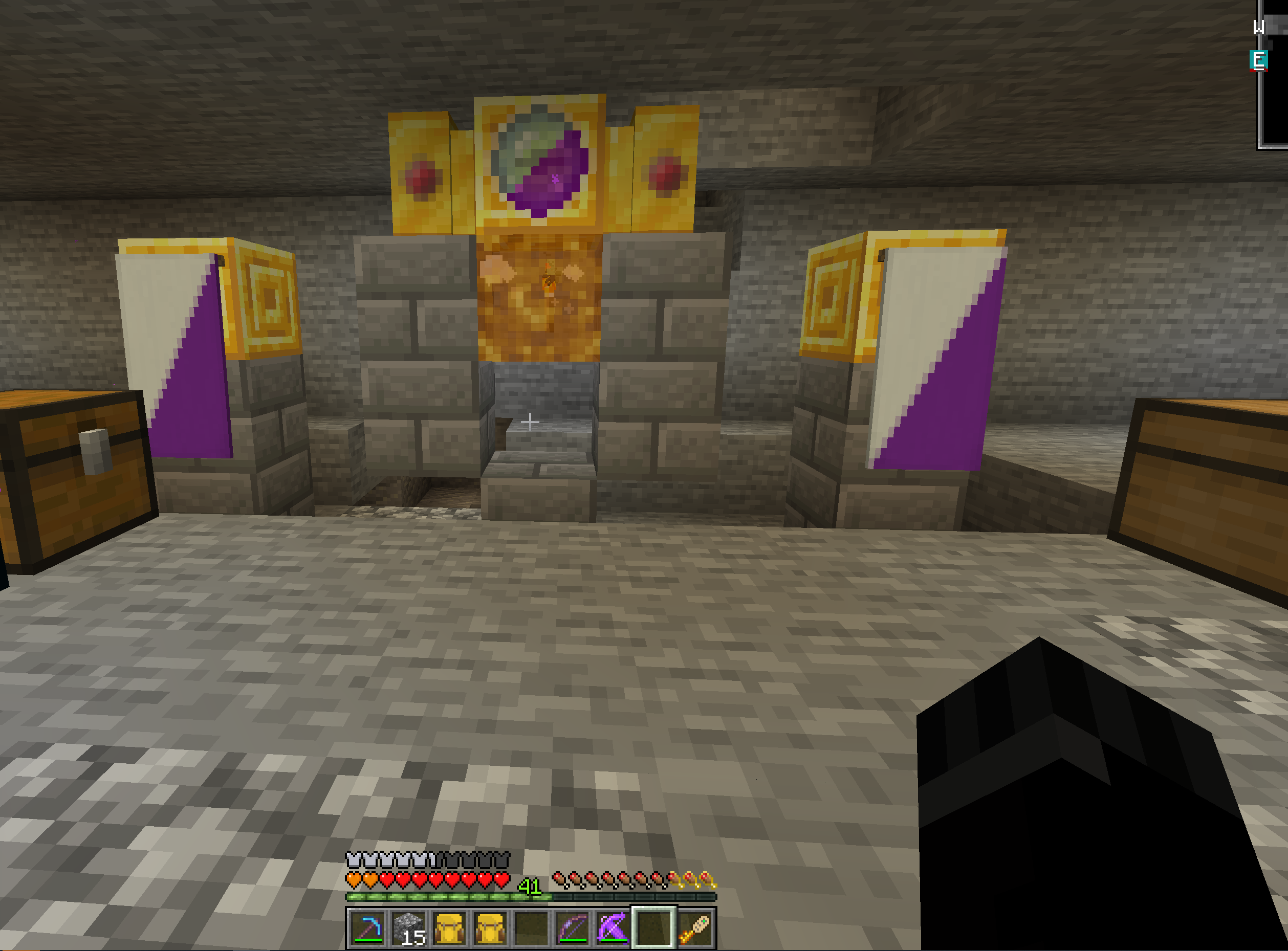Click the gold block frame beside the left banner

point(265,299)
